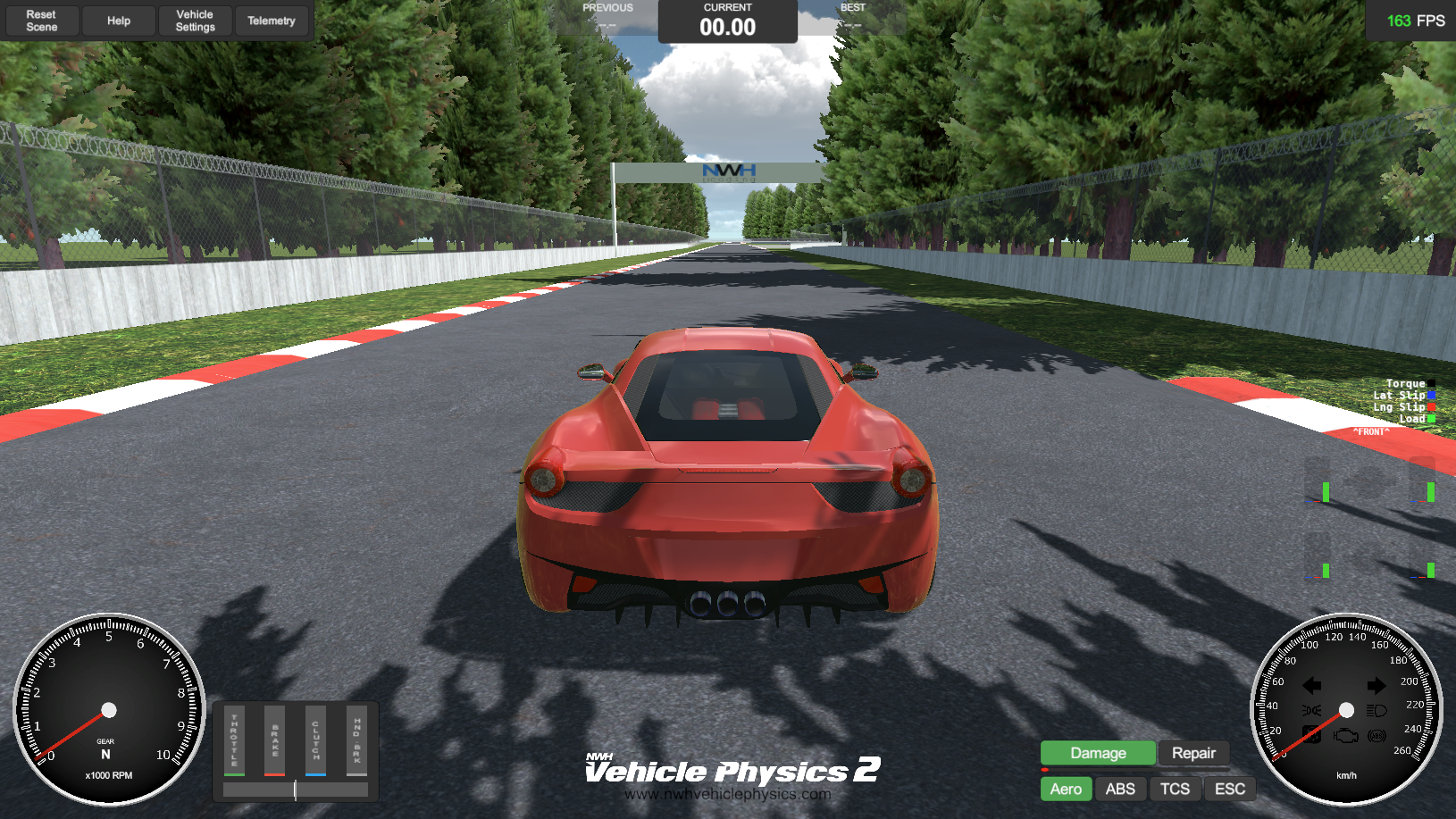This screenshot has height=819, width=1456.
Task: Toggle the Aero visualization off
Action: [x=1066, y=789]
